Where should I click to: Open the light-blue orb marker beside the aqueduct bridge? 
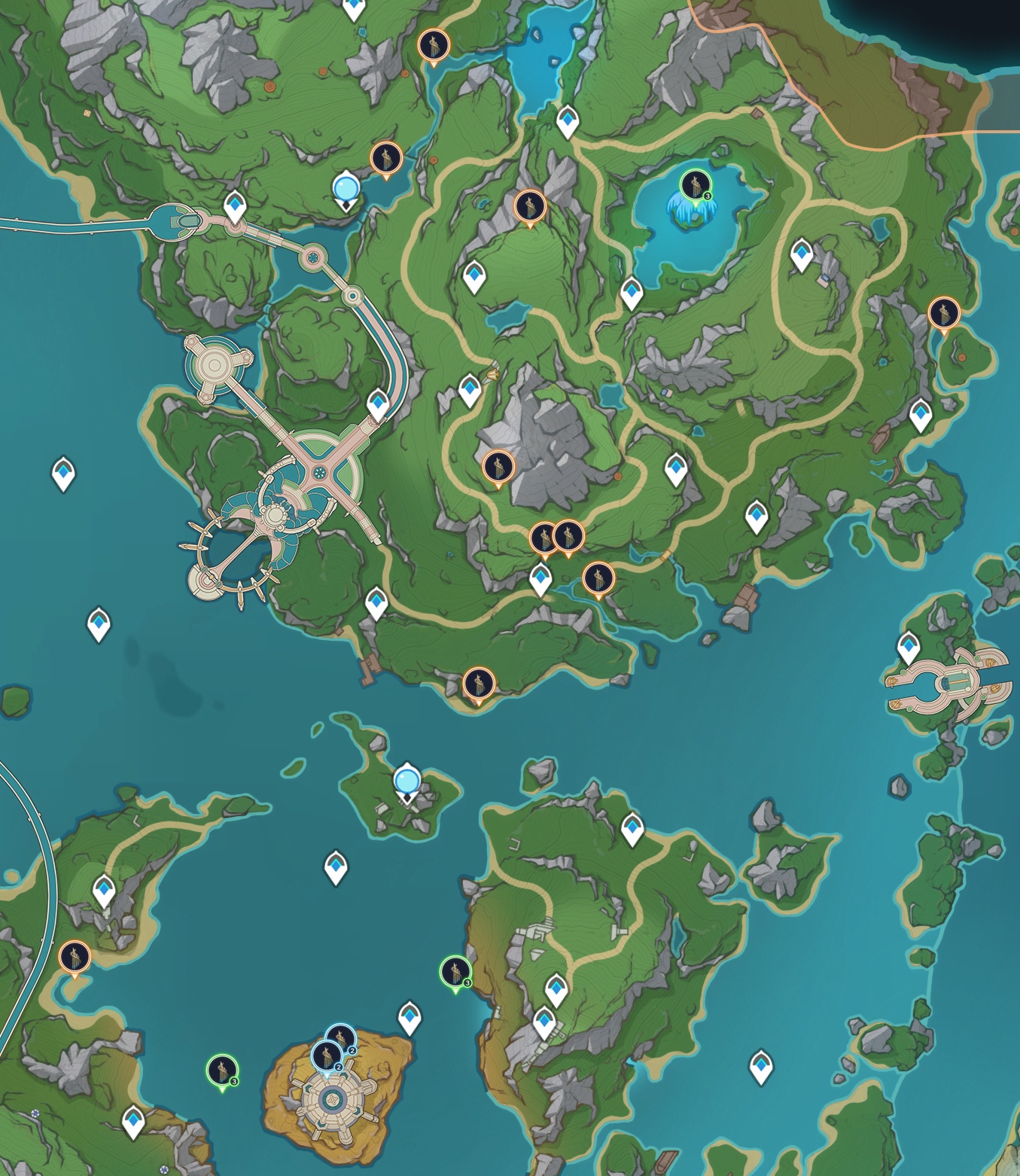[346, 187]
